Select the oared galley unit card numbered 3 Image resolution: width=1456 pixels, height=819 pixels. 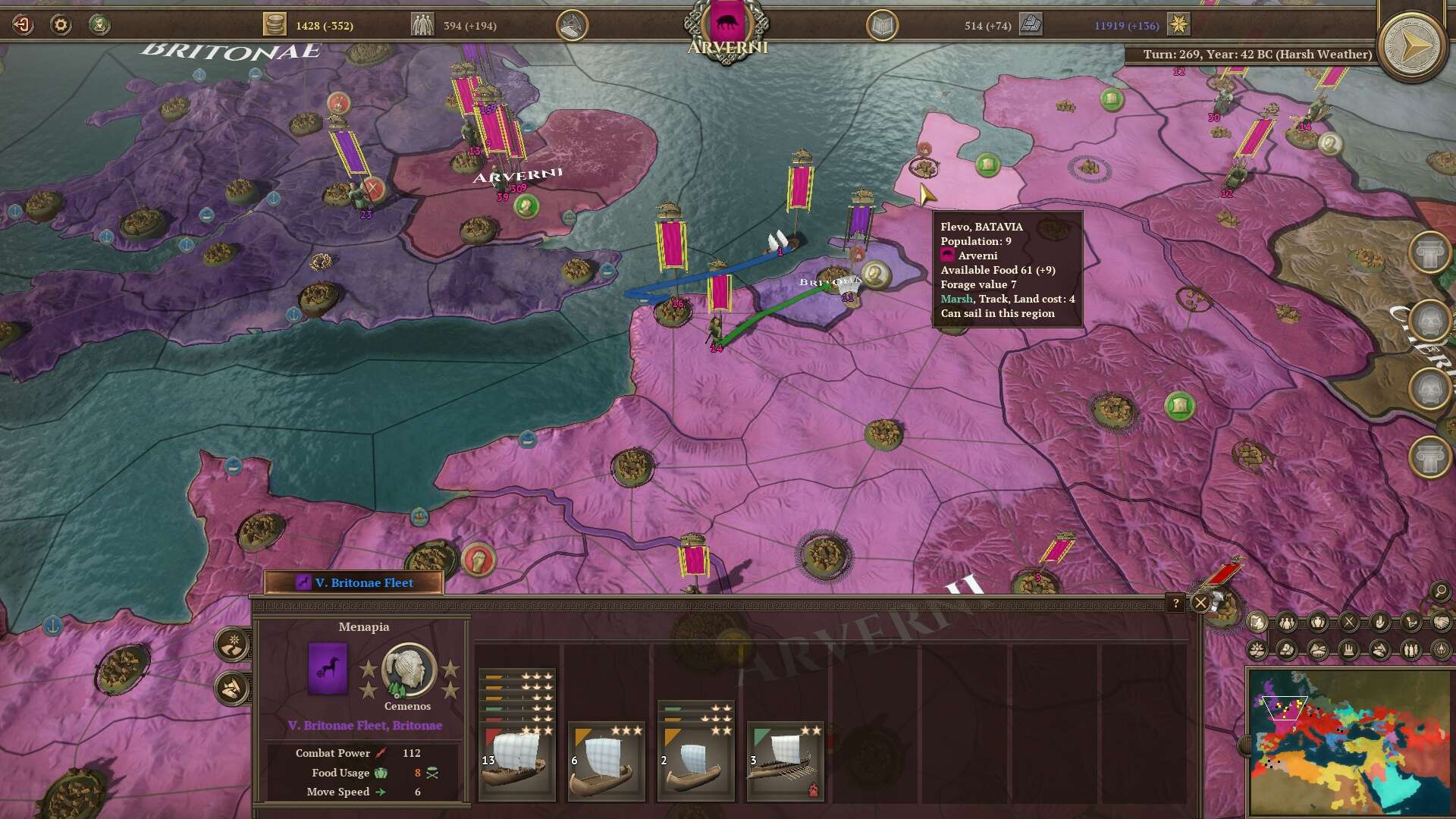(x=785, y=761)
